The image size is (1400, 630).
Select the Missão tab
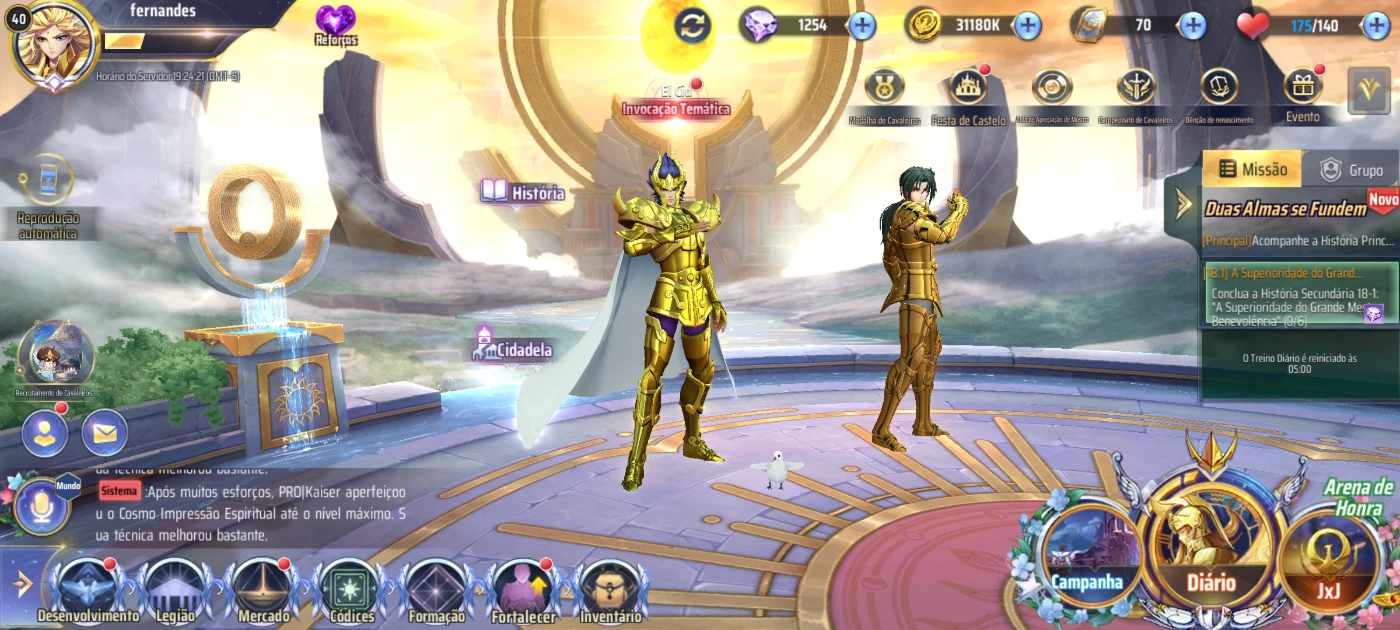(1252, 170)
